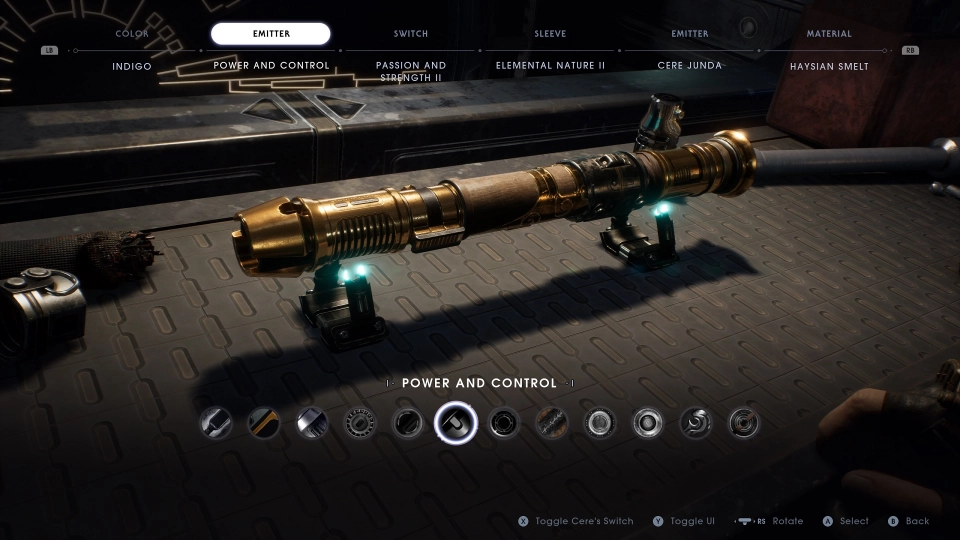Image resolution: width=960 pixels, height=540 pixels.
Task: Switch to the Color tab
Action: coord(131,34)
